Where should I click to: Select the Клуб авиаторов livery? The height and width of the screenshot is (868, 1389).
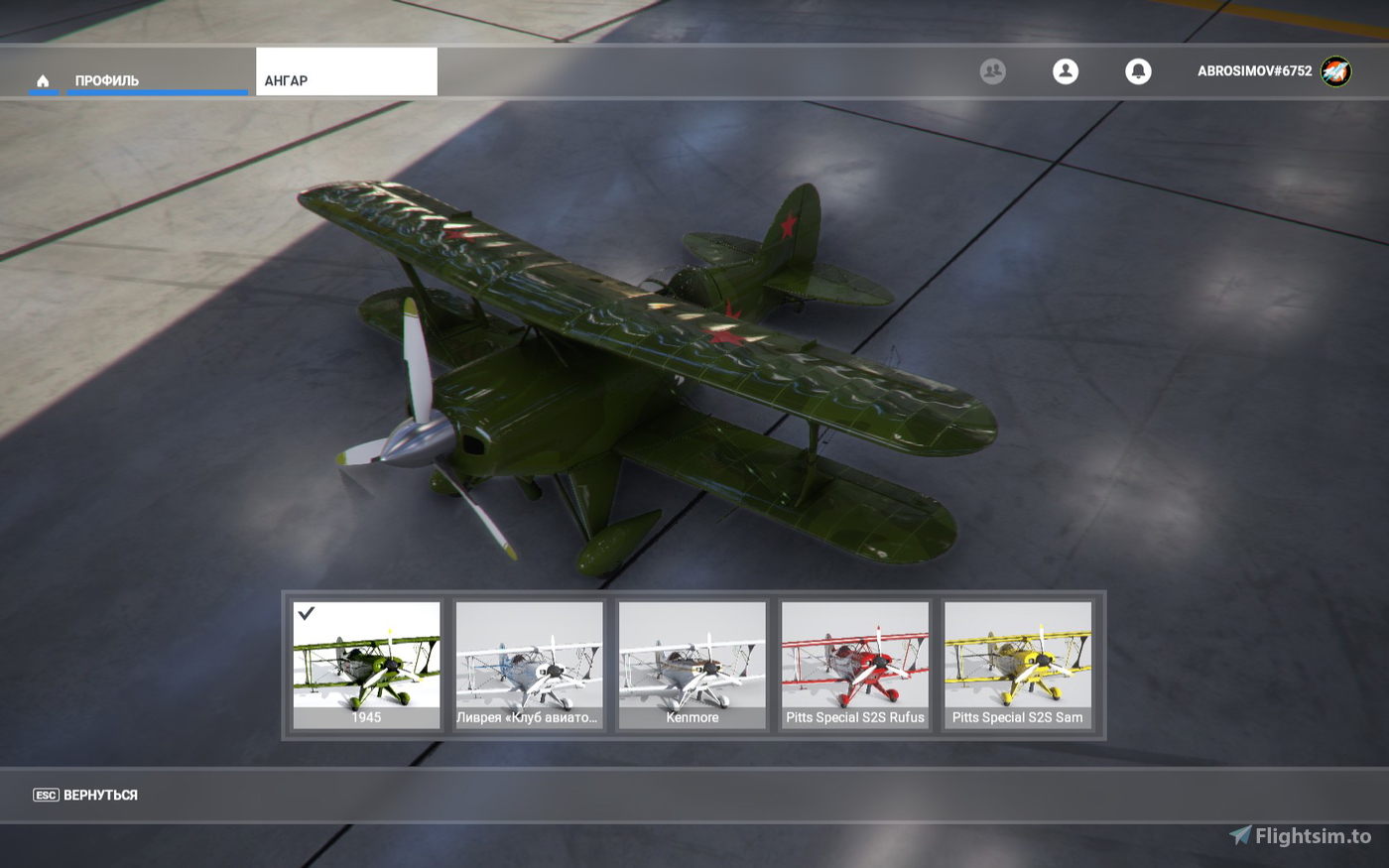pos(529,663)
